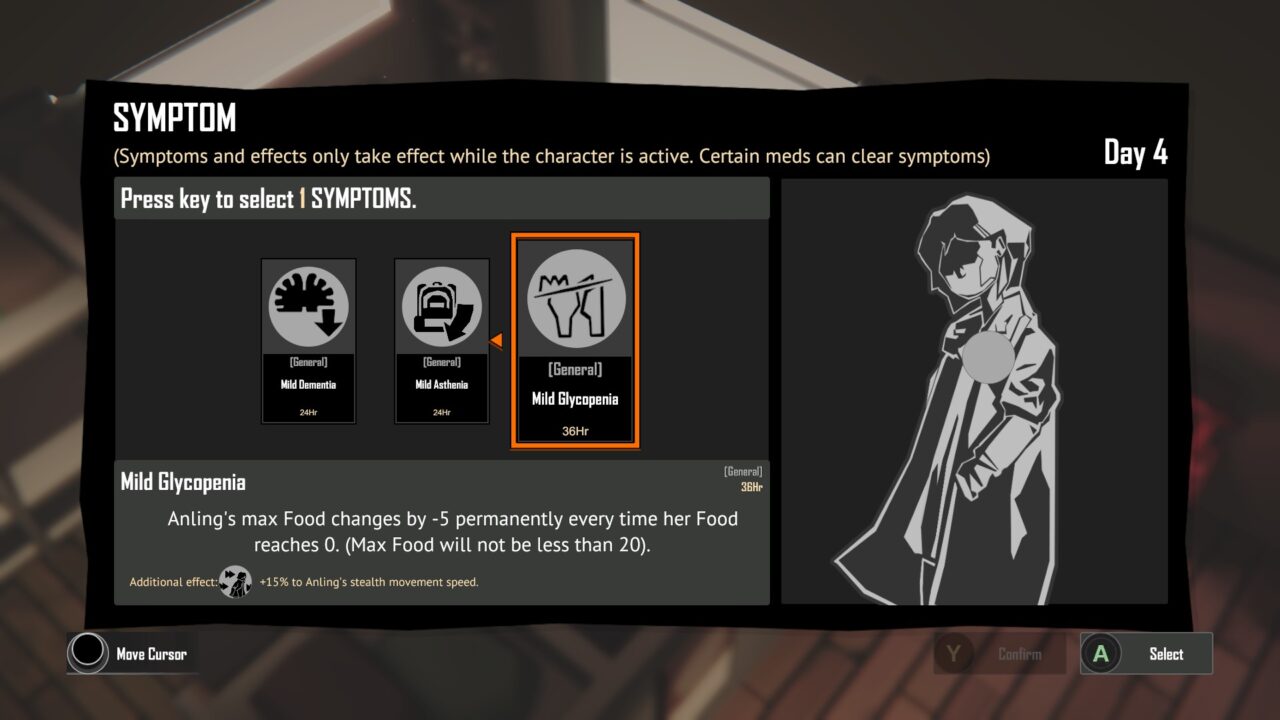Click the backpack icon on Mild Asthenia card

pos(442,305)
